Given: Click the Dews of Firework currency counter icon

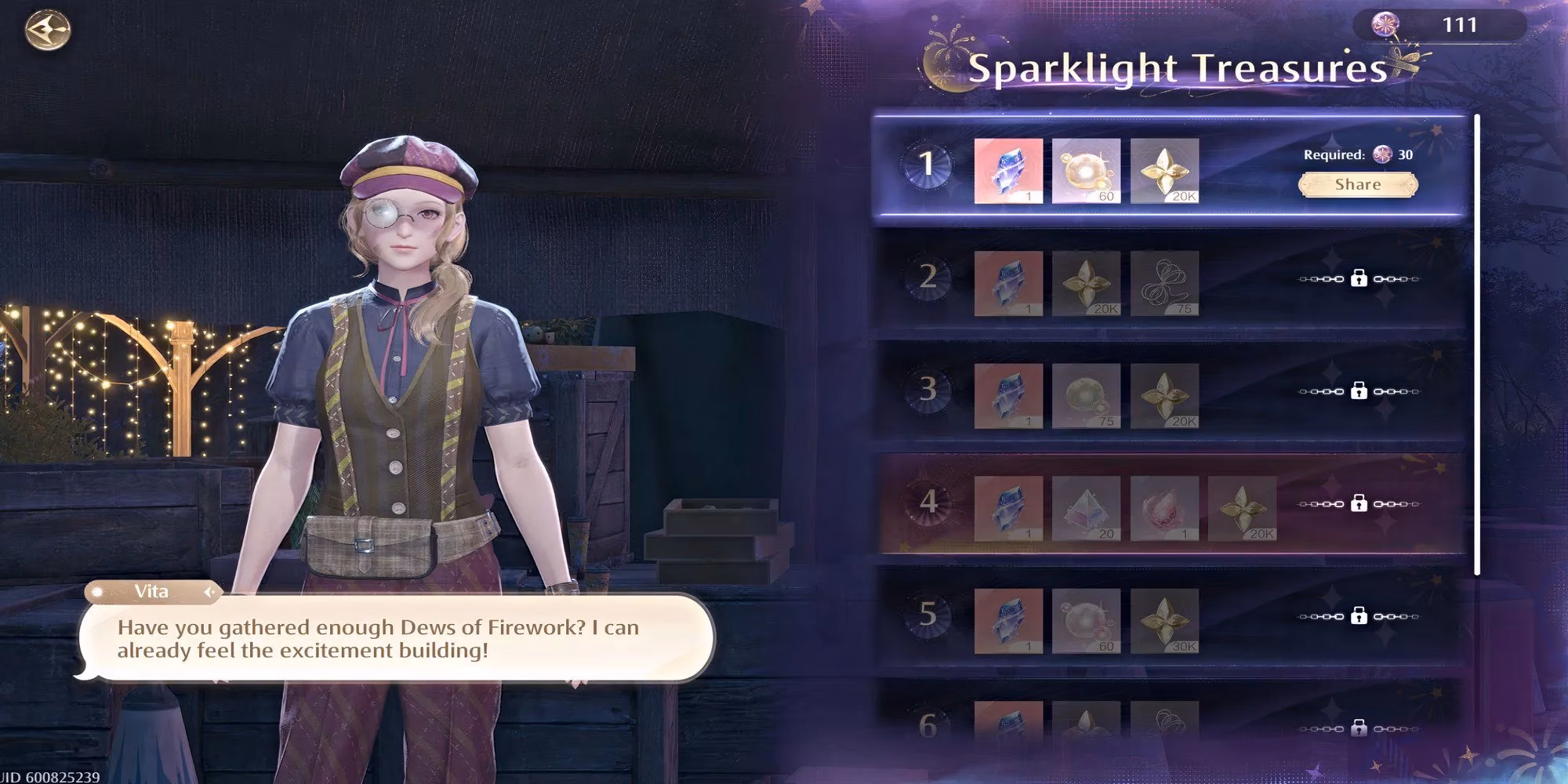Looking at the screenshot, I should [1383, 24].
